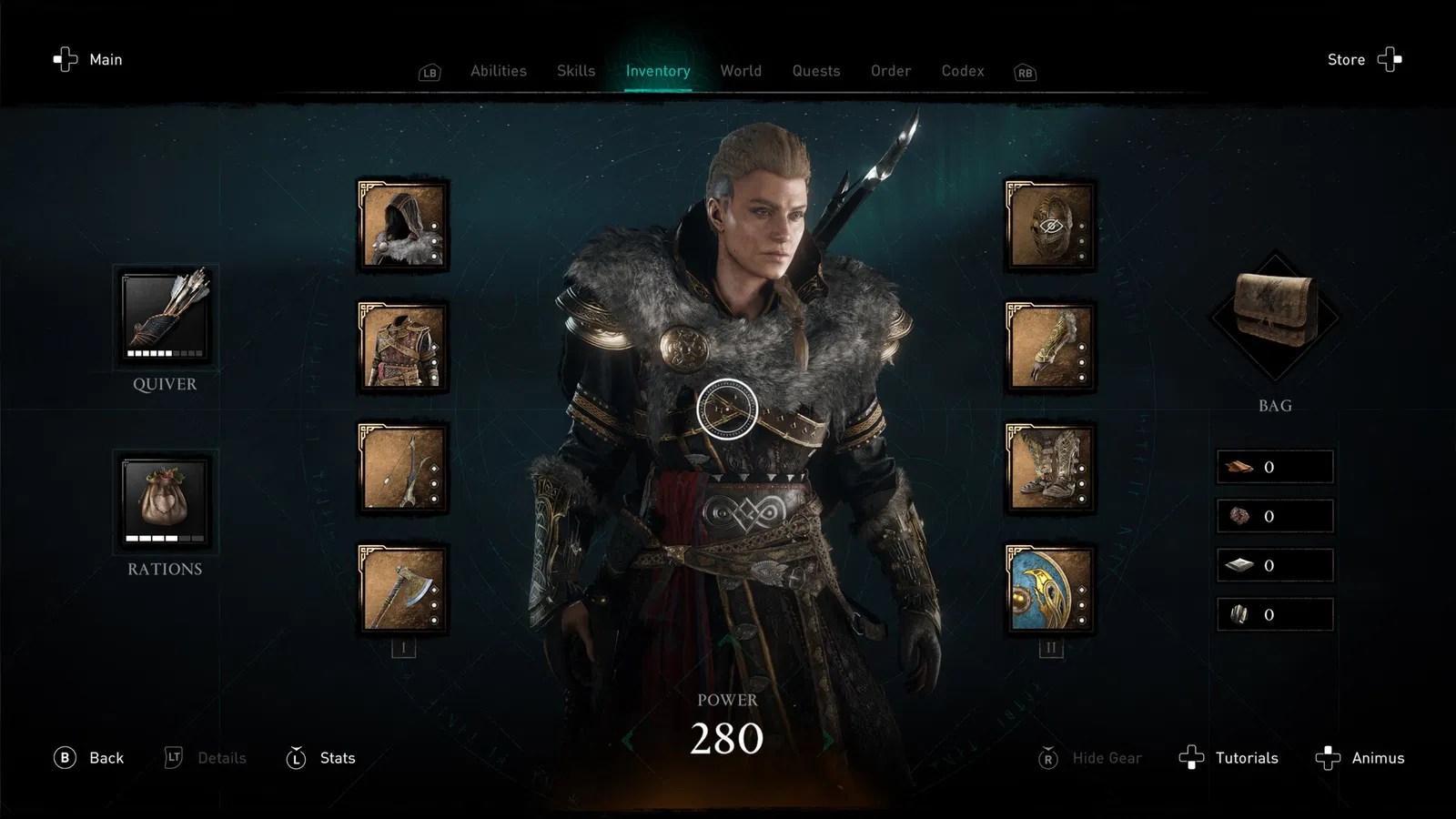Open the Codex section
This screenshot has height=819, width=1456.
pos(962,71)
